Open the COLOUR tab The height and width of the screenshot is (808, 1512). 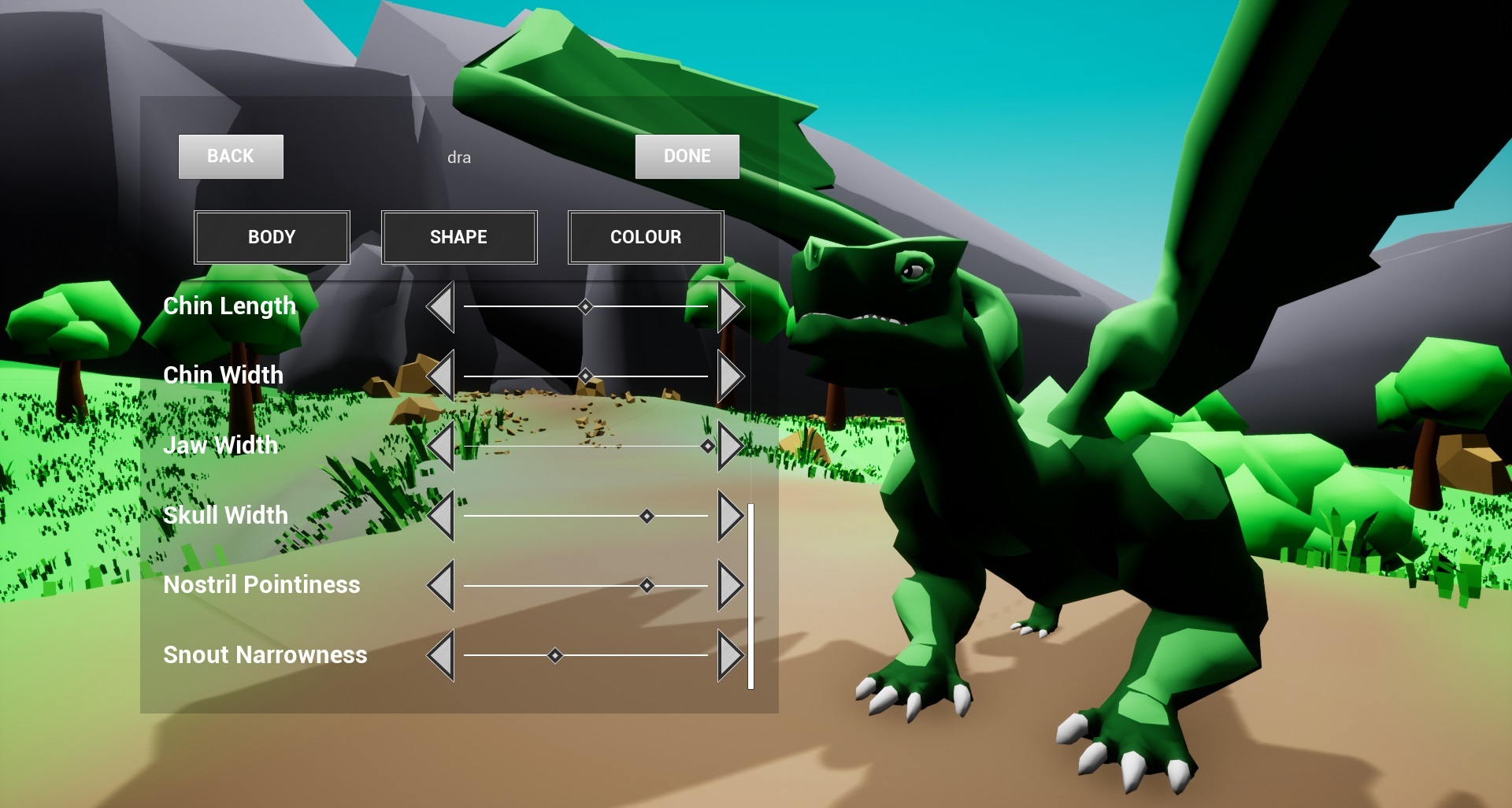point(645,236)
